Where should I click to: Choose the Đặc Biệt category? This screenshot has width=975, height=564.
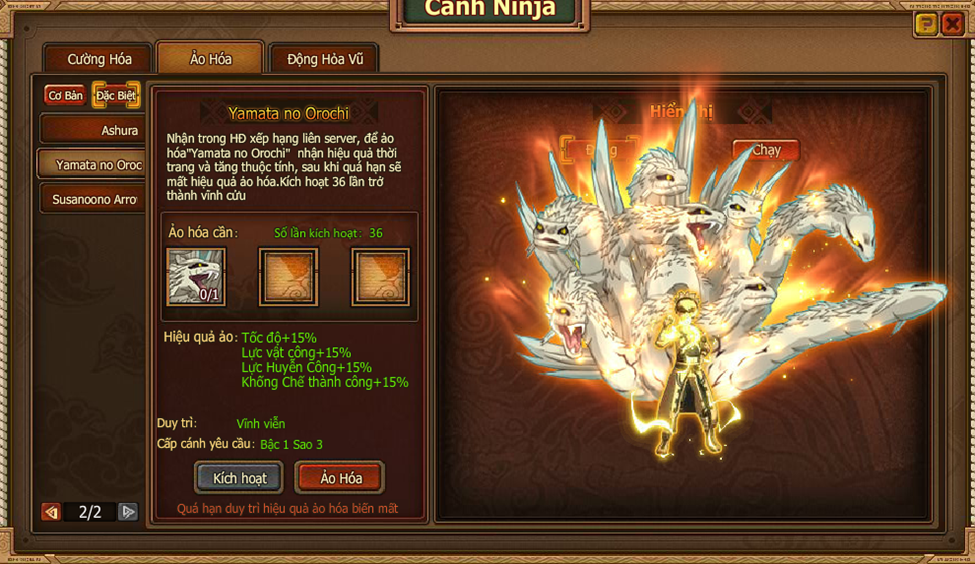[x=116, y=96]
